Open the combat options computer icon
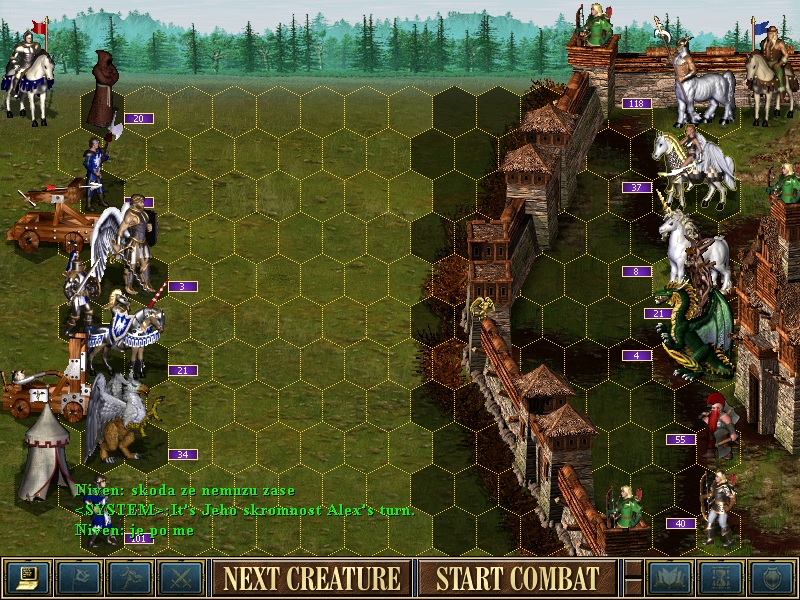The height and width of the screenshot is (600, 800). point(28,577)
